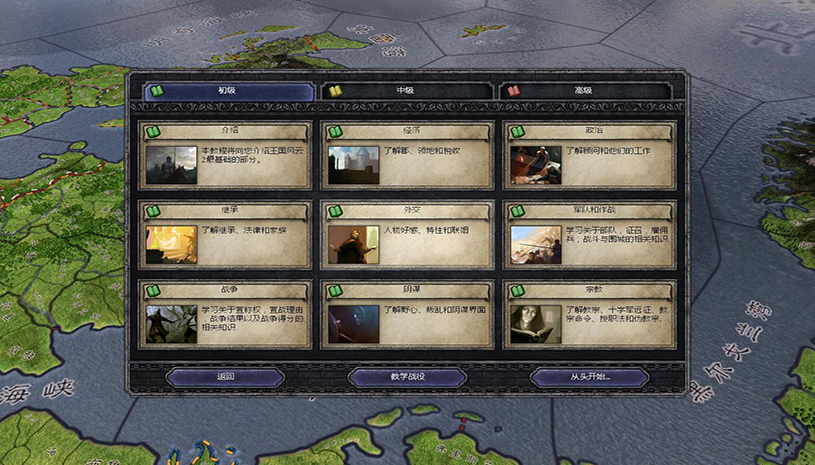Choose the 战争 (War) tutorial
815x465 pixels.
(225, 314)
